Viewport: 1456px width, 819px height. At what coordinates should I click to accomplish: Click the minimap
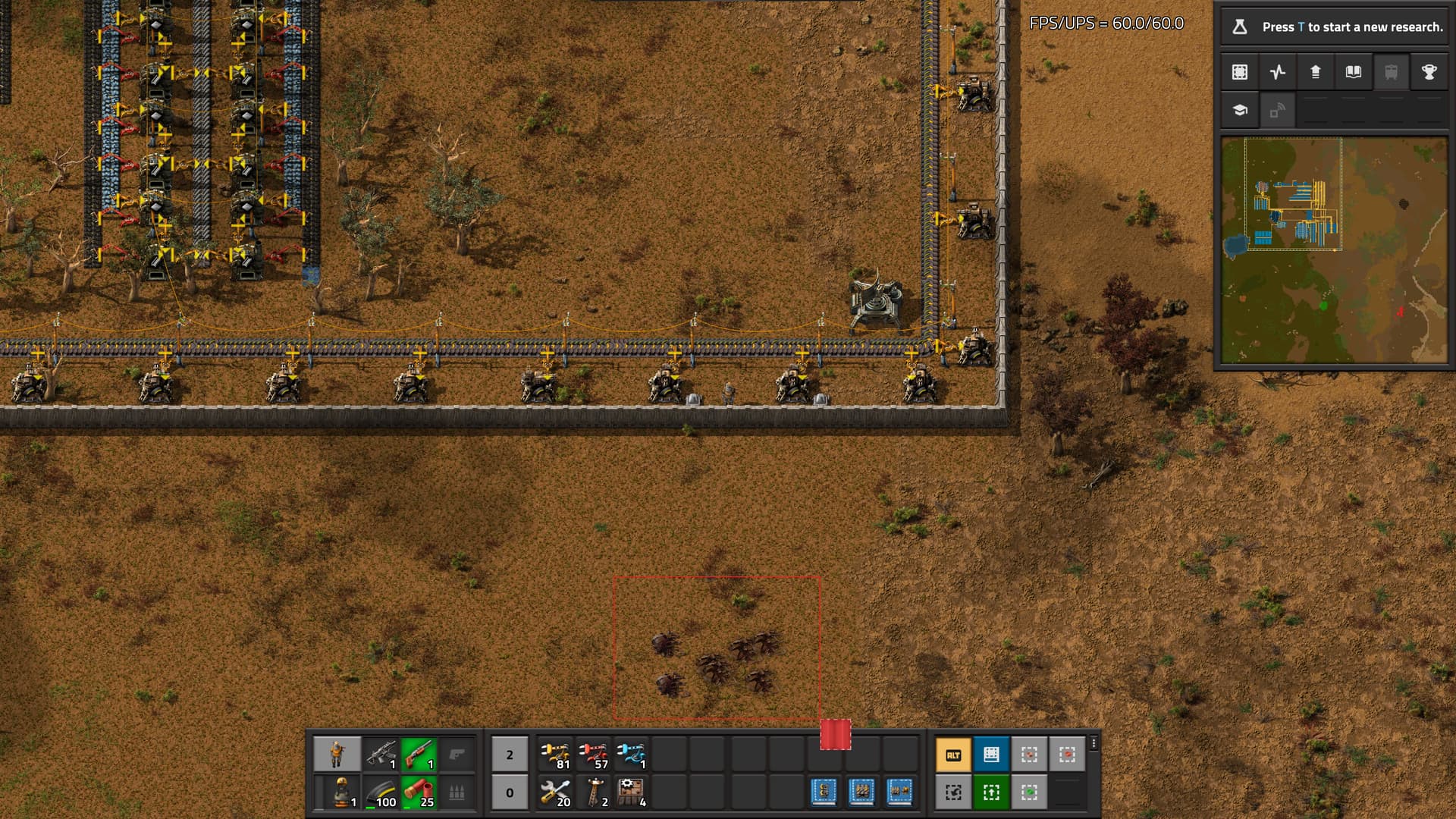point(1335,250)
